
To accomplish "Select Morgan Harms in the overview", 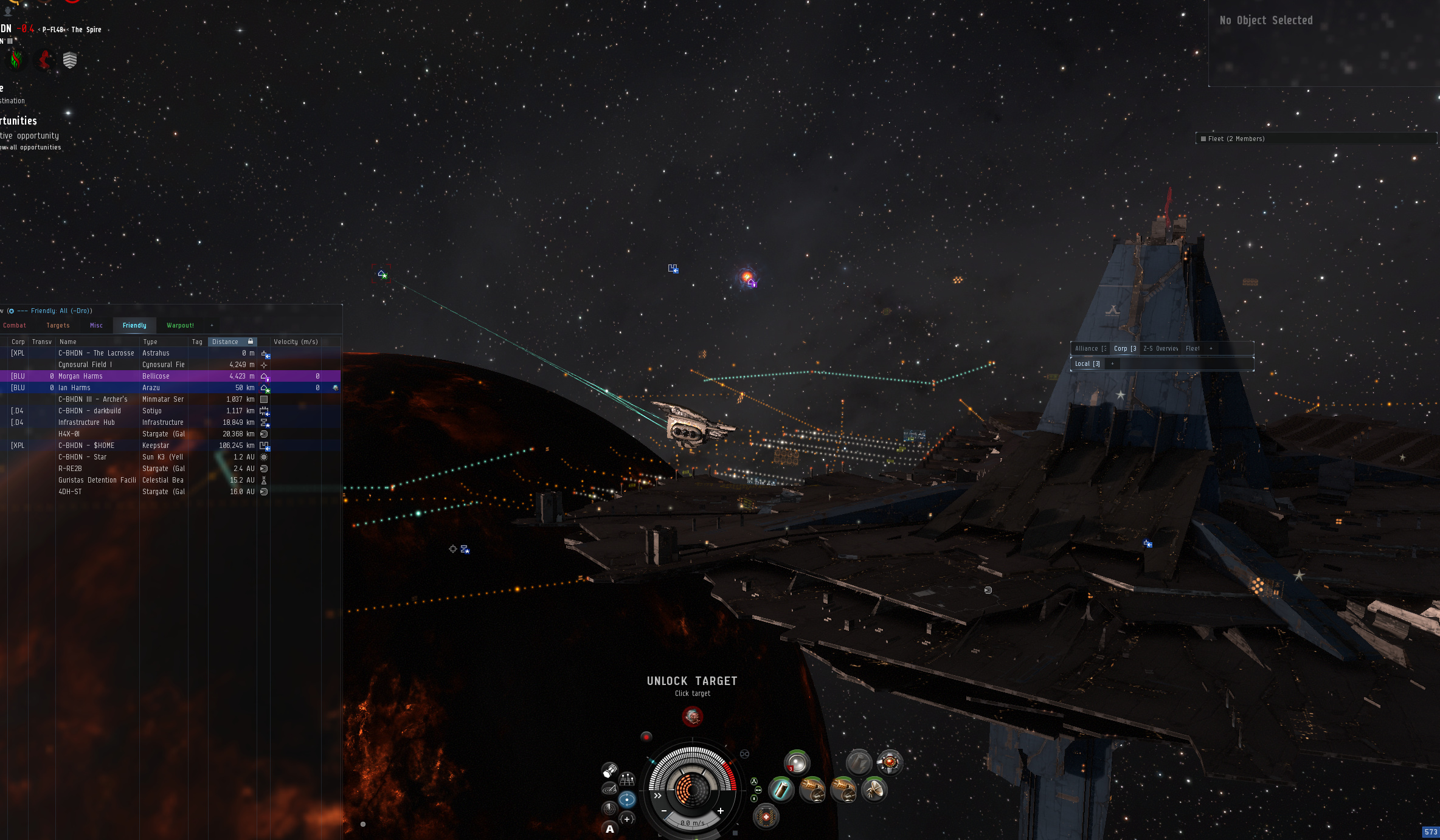I will 80,376.
